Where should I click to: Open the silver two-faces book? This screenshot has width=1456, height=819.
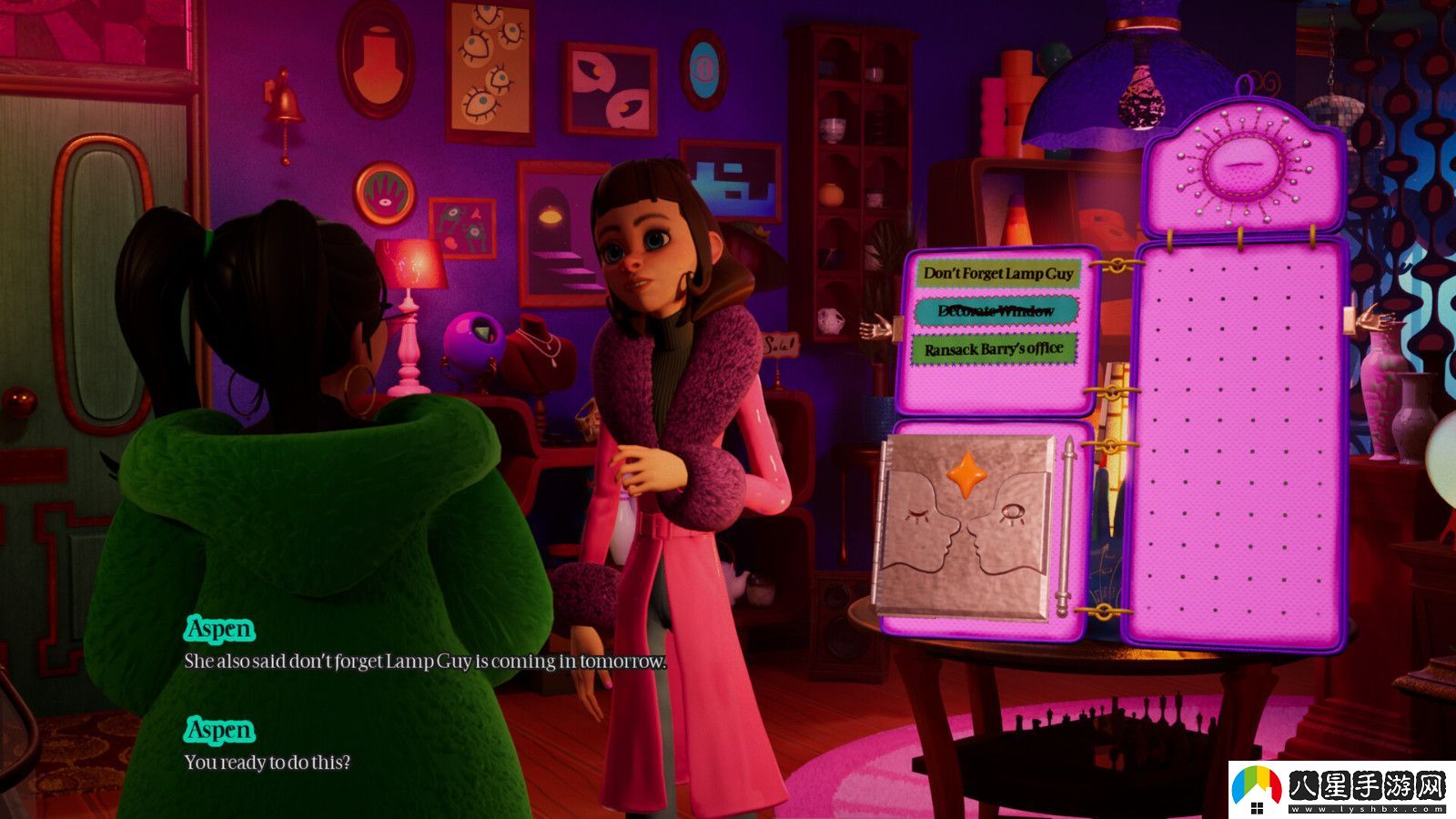(x=969, y=528)
